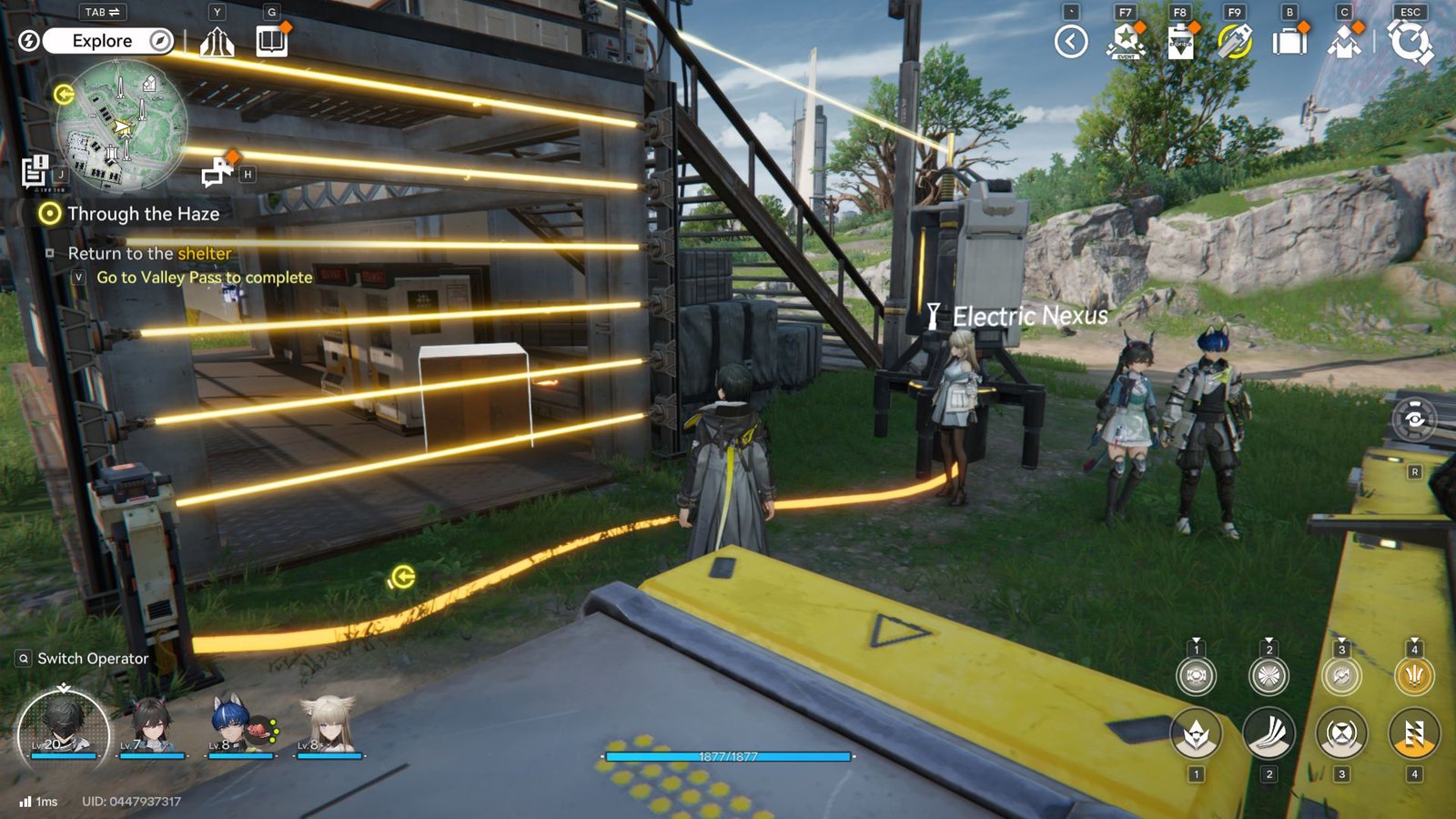1456x819 pixels.
Task: Open the chat bubbles icon
Action: 217,171
